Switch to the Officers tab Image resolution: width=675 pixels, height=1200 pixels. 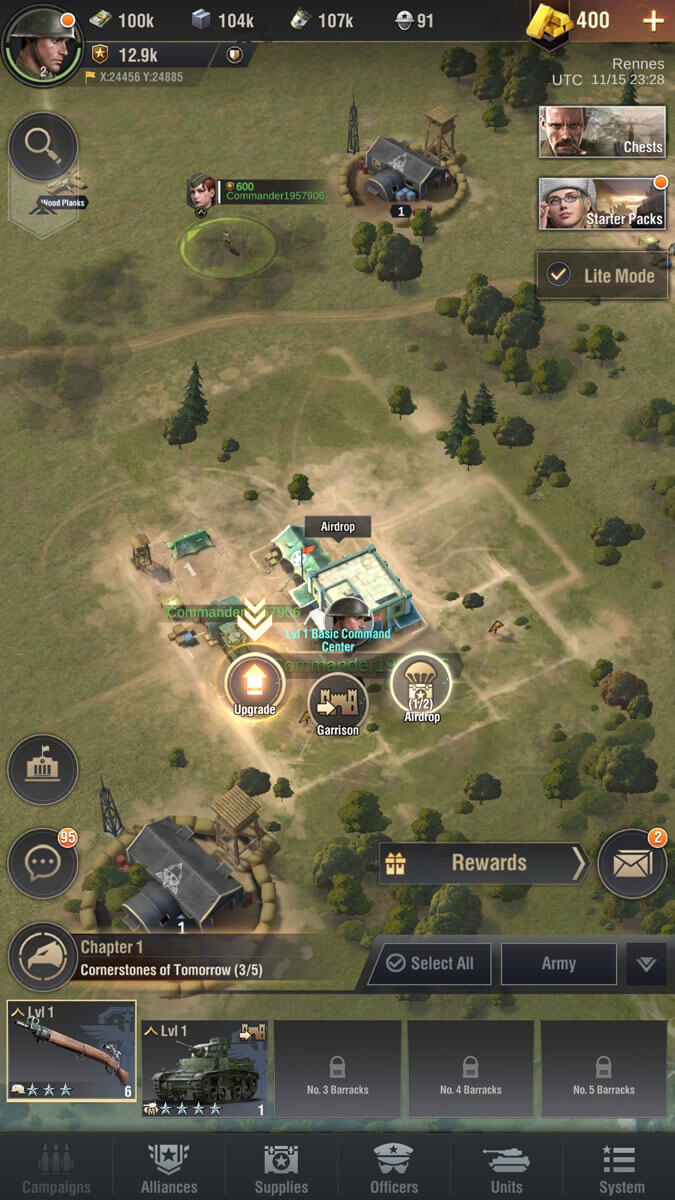point(394,1168)
